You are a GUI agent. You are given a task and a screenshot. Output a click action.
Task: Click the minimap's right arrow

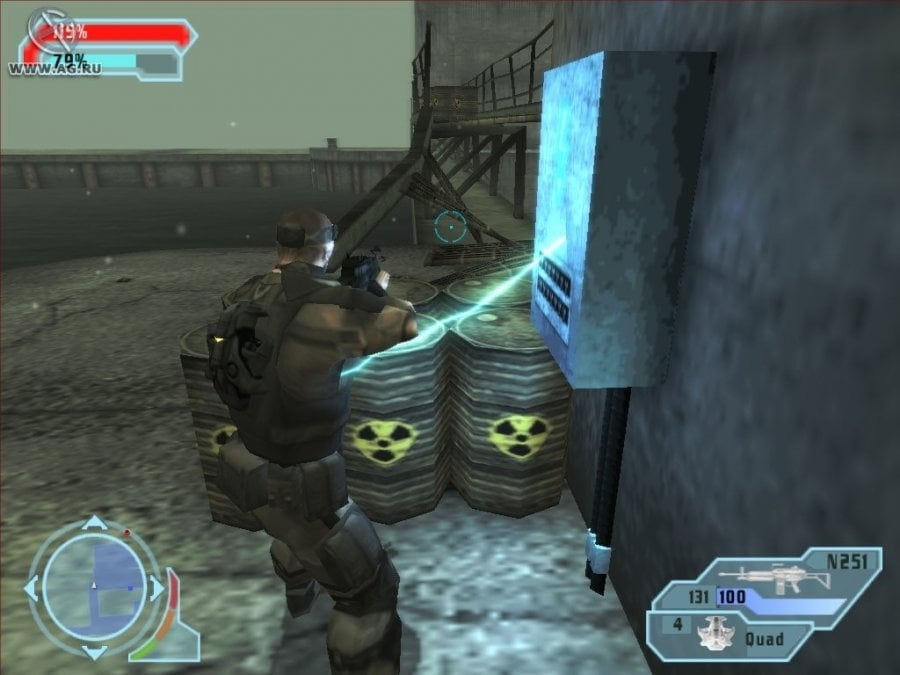(x=156, y=587)
